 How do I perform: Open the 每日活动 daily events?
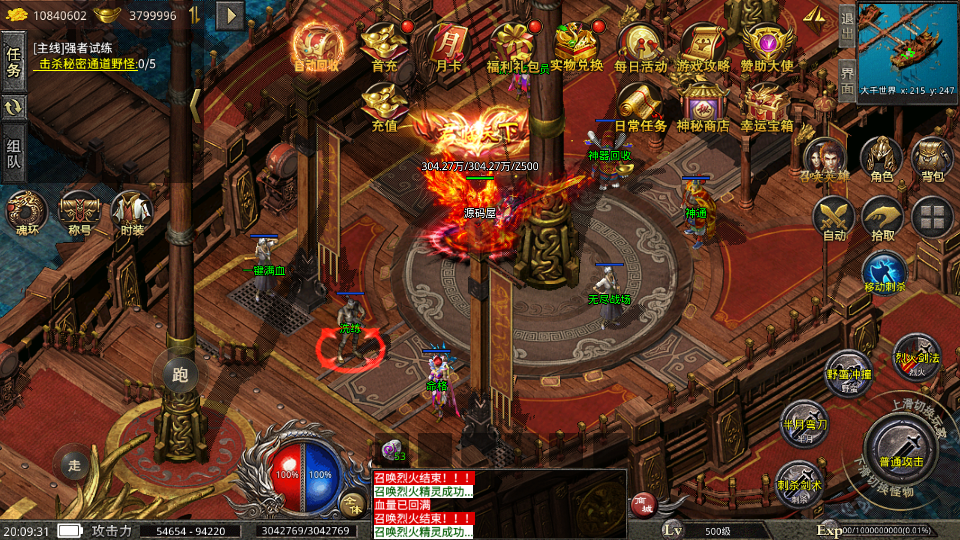(x=640, y=46)
